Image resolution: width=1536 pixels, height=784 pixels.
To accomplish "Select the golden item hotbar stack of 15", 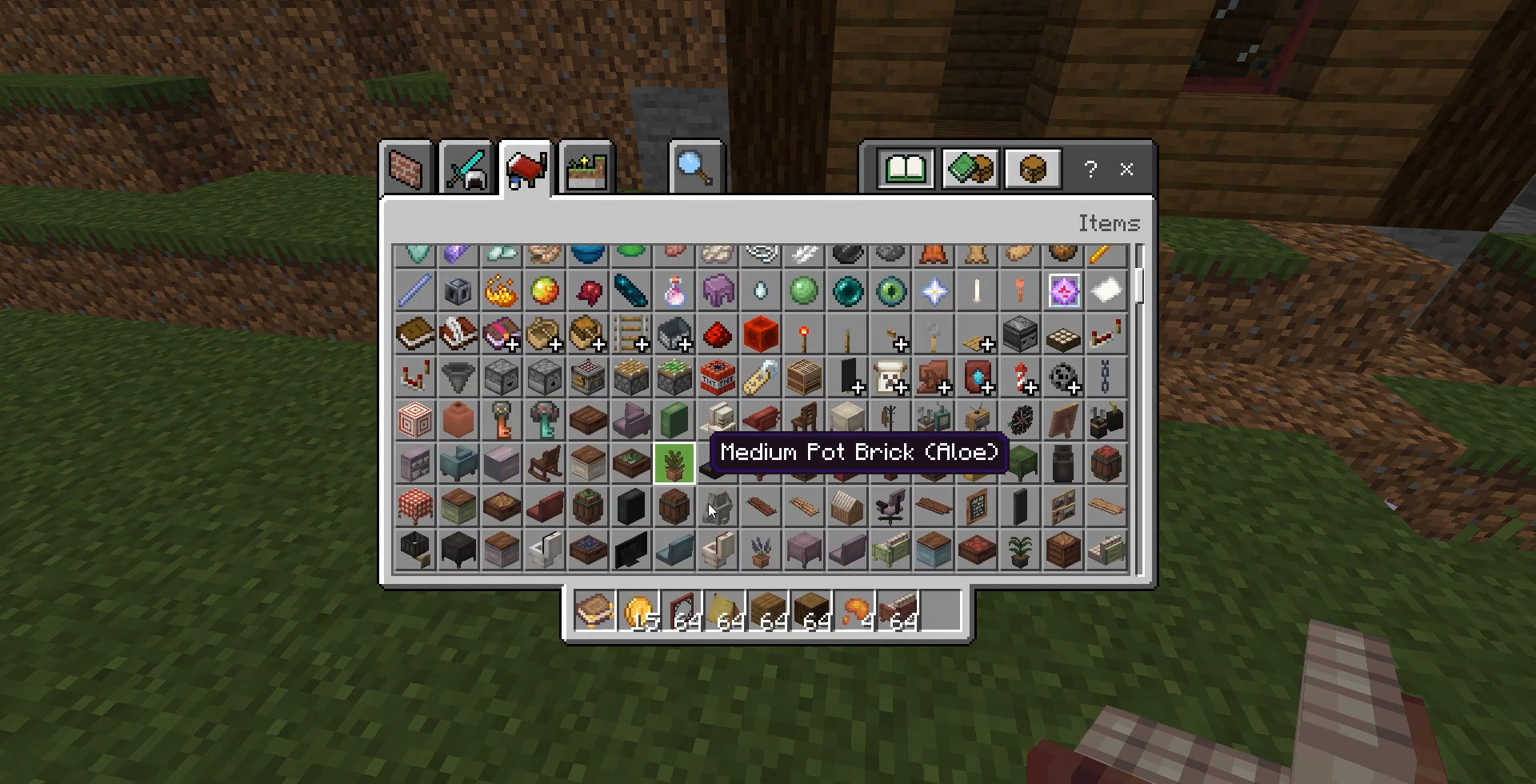I will tap(638, 612).
